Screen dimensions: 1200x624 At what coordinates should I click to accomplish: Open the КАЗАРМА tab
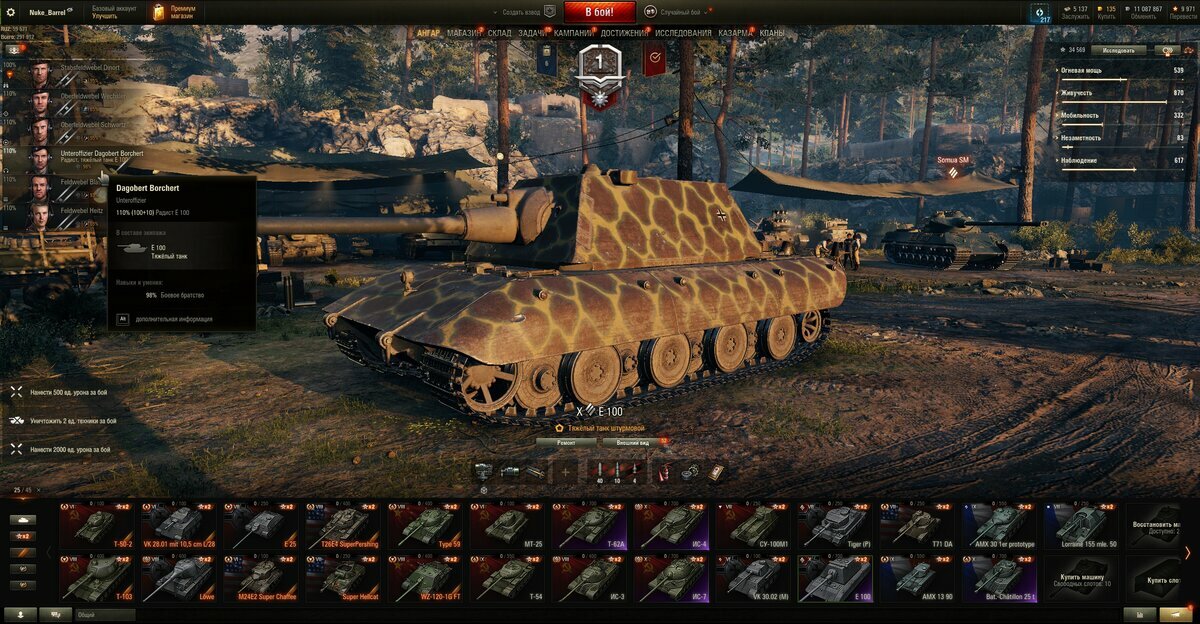735,33
